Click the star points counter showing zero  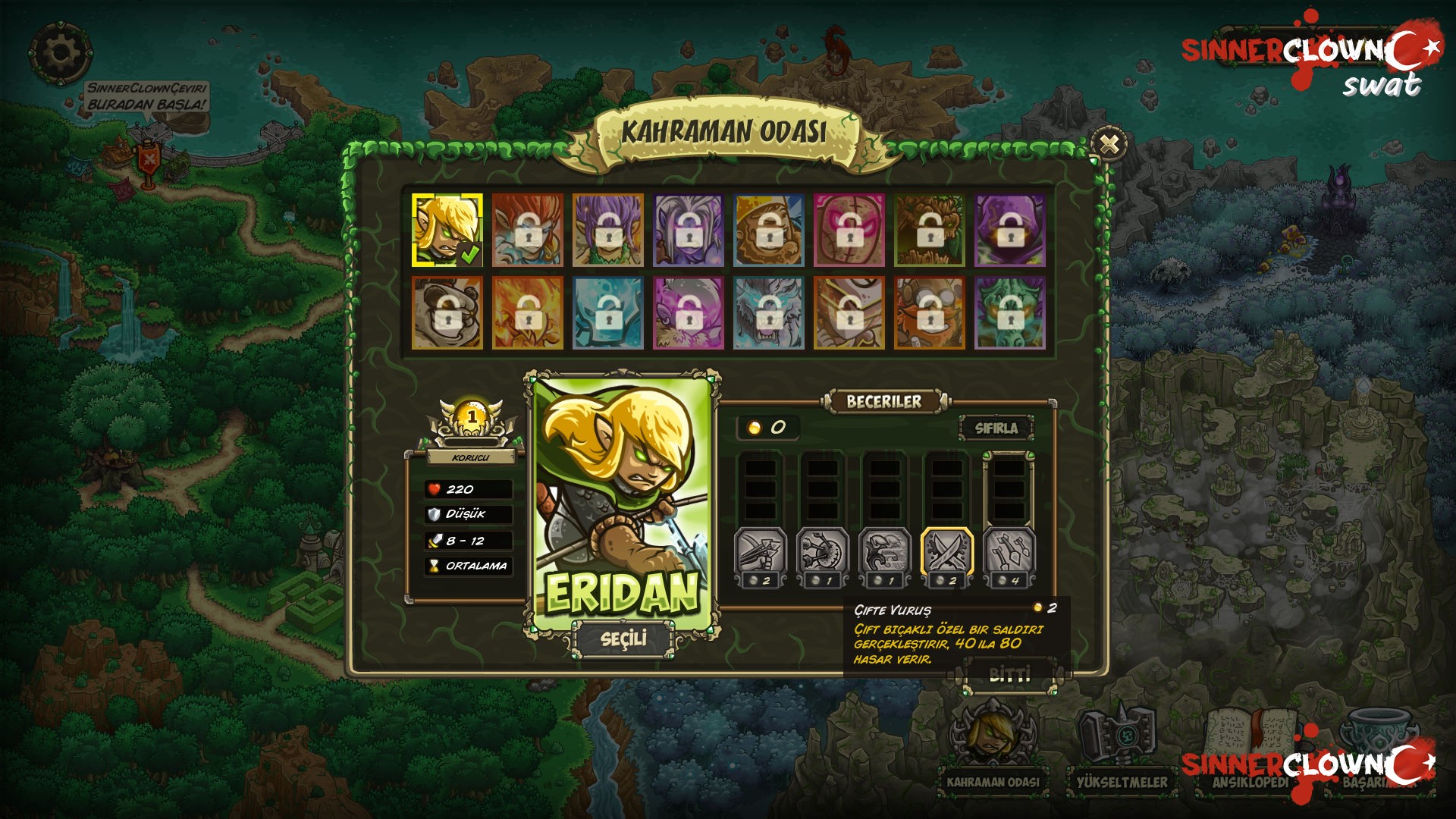(768, 426)
